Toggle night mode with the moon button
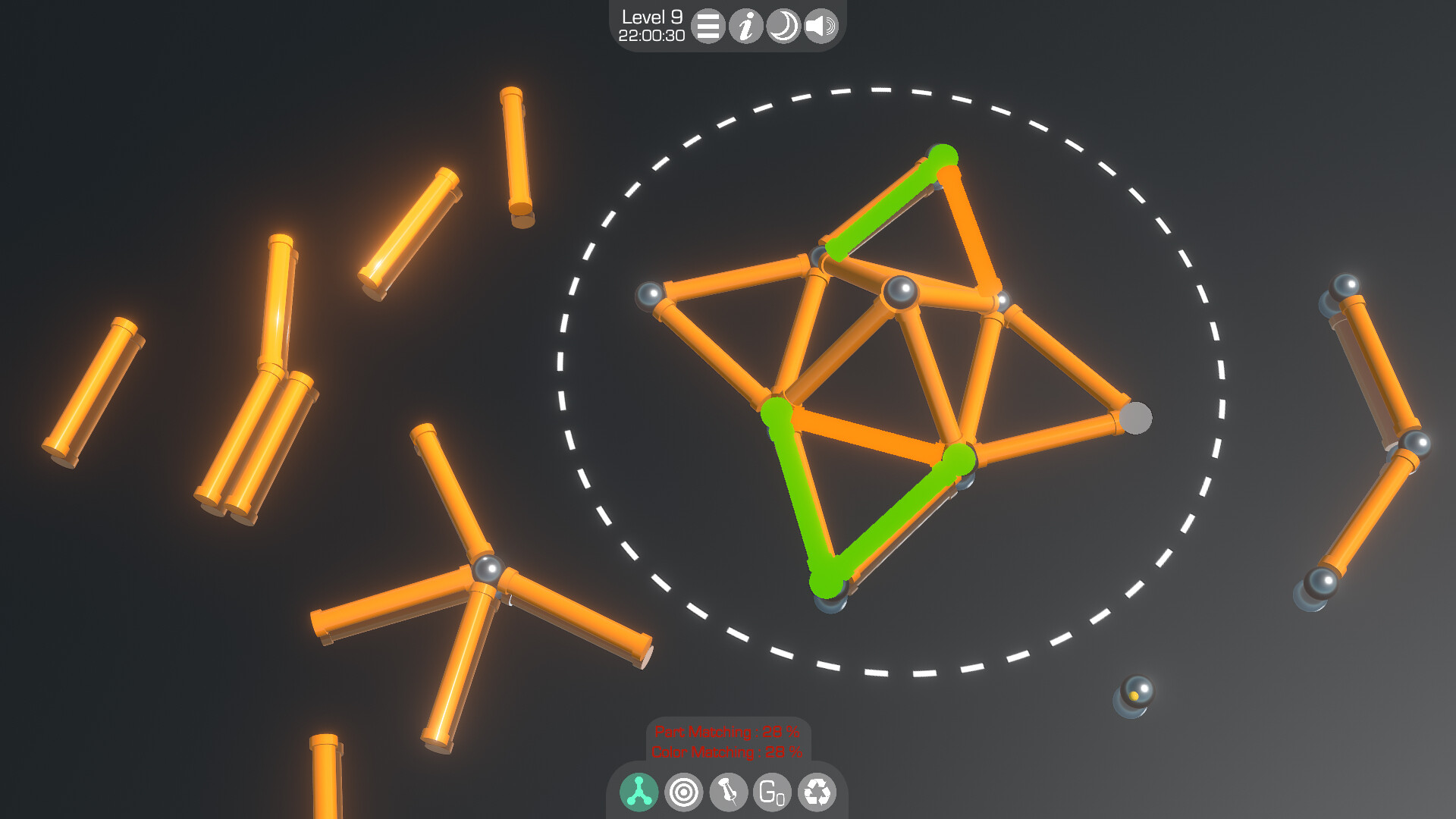Image resolution: width=1456 pixels, height=819 pixels. point(783,27)
